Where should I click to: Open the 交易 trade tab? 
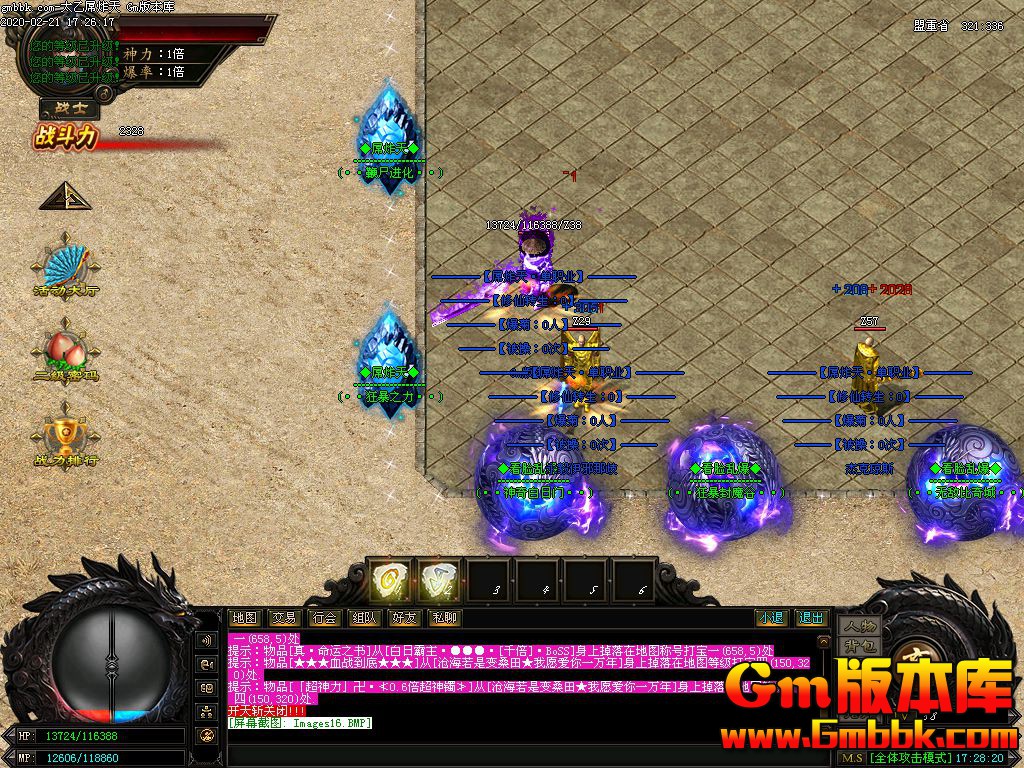(284, 618)
